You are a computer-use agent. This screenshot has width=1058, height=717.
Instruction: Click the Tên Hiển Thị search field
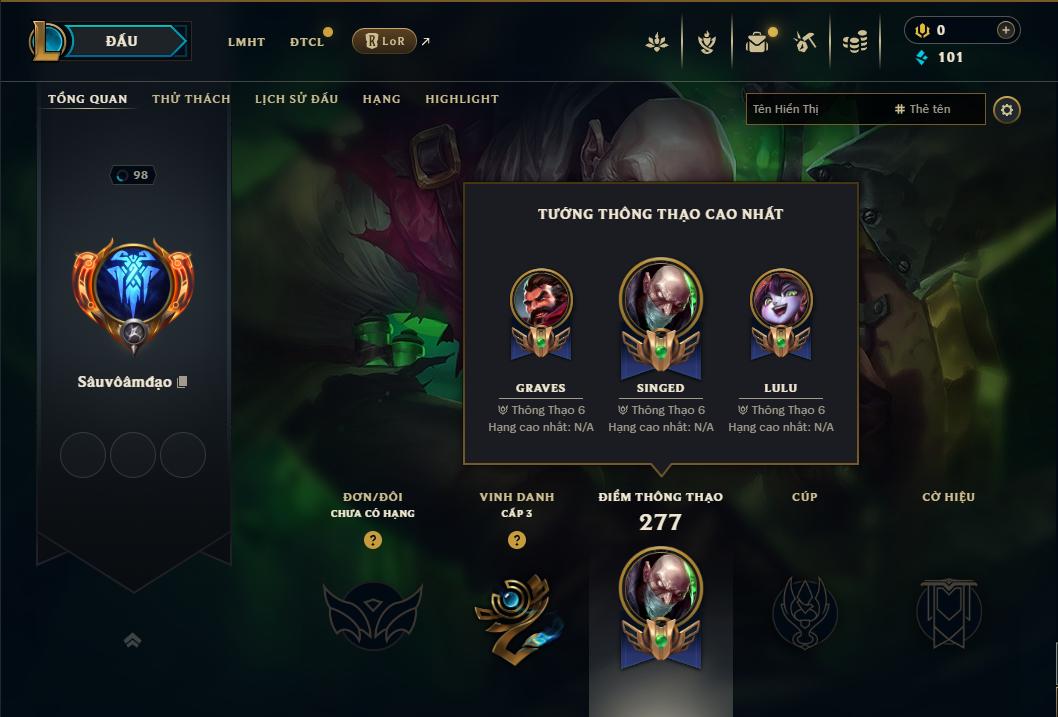[x=815, y=109]
